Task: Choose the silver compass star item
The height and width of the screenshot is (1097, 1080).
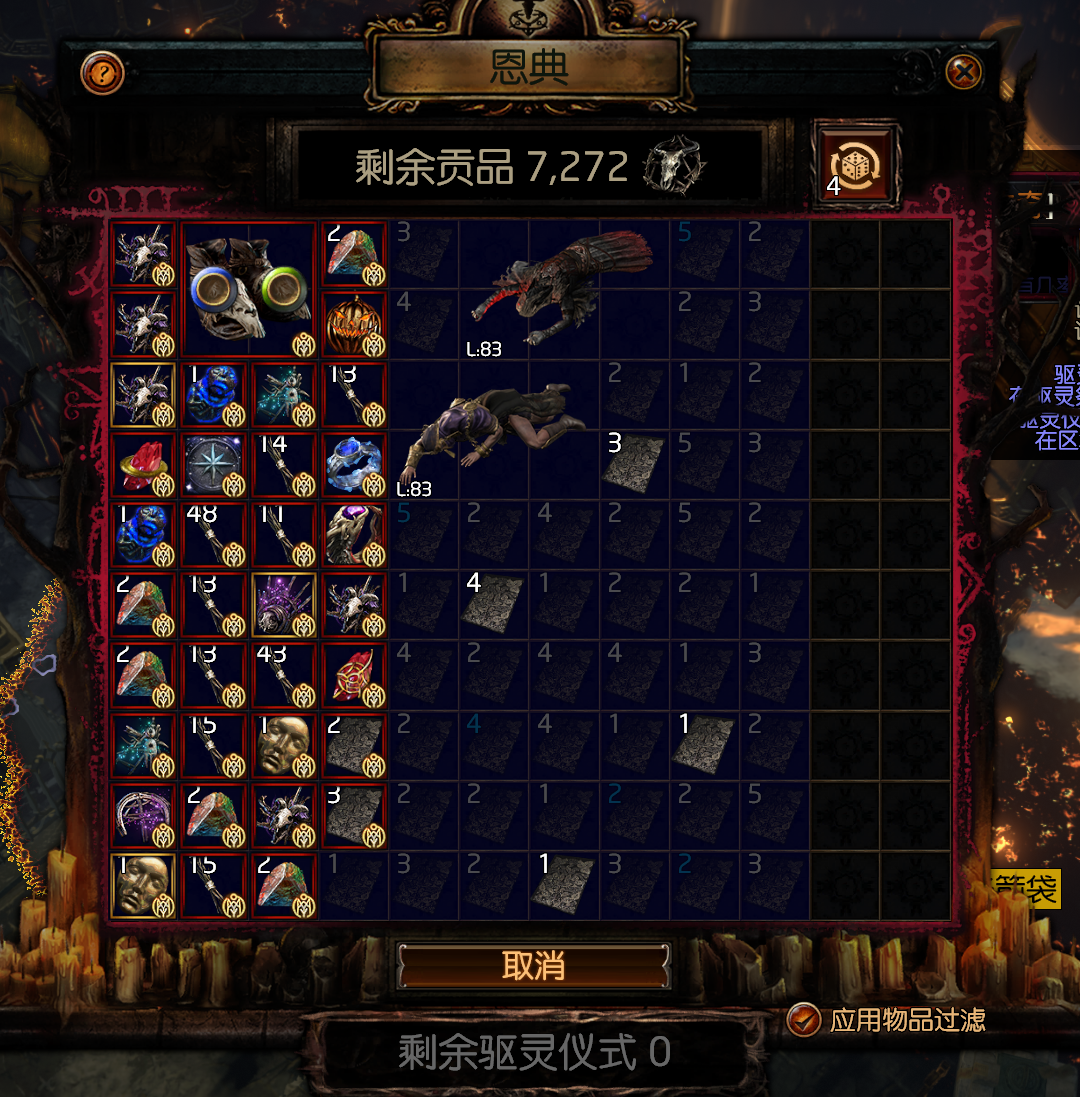Action: [214, 465]
